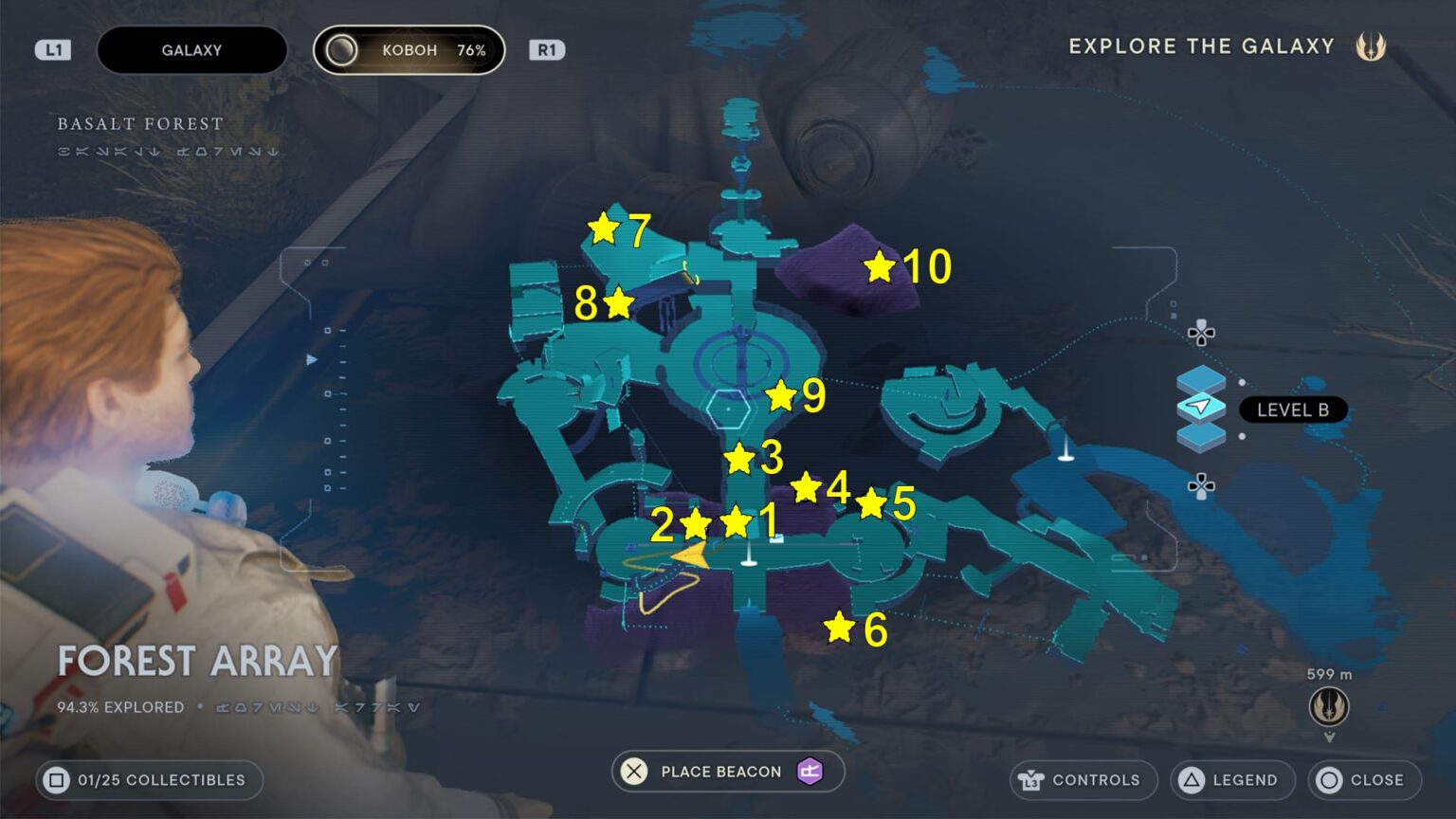Click star marker number 10 on the map
The width and height of the screenshot is (1456, 819).
882,268
